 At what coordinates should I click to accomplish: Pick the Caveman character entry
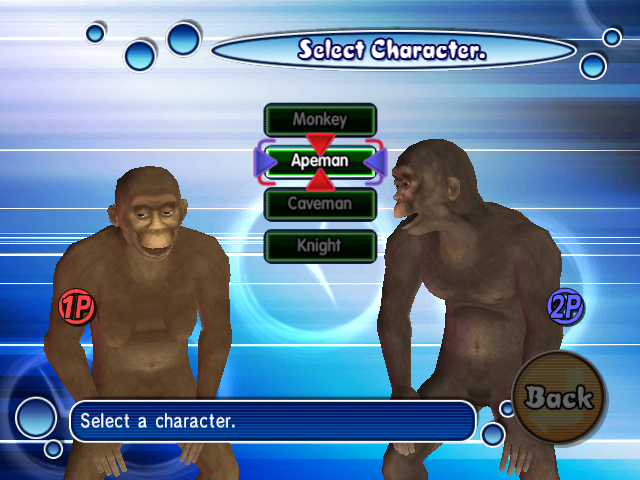pos(320,203)
